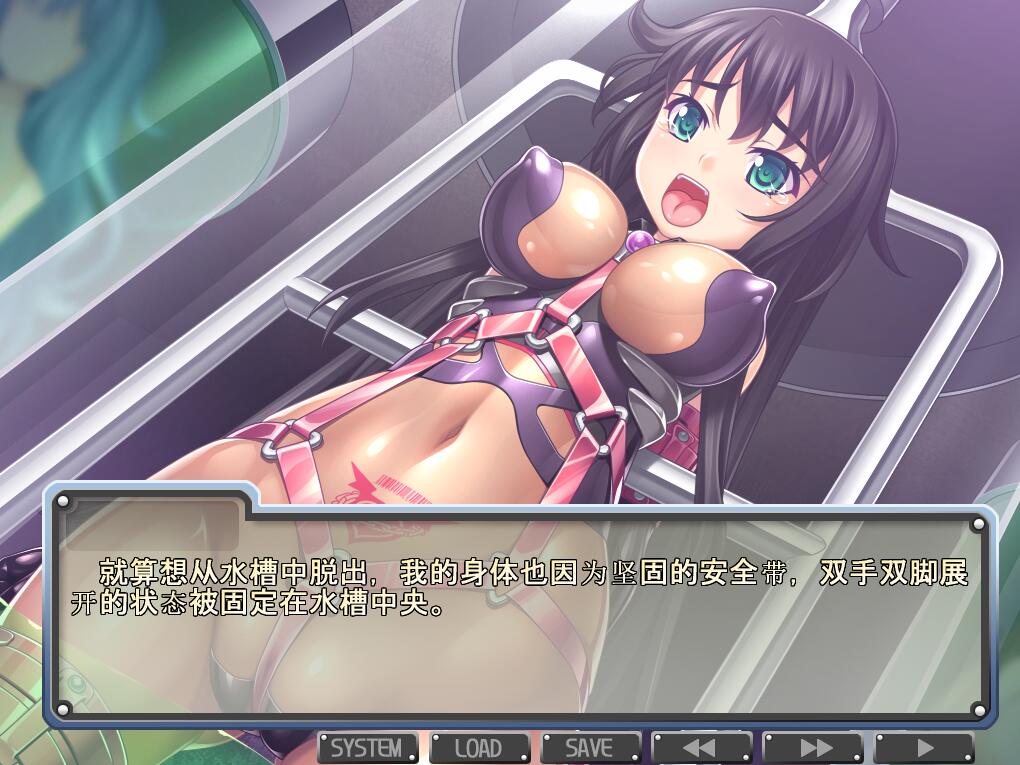The image size is (1020, 765).
Task: Open the SYSTEM menu
Action: coord(367,747)
